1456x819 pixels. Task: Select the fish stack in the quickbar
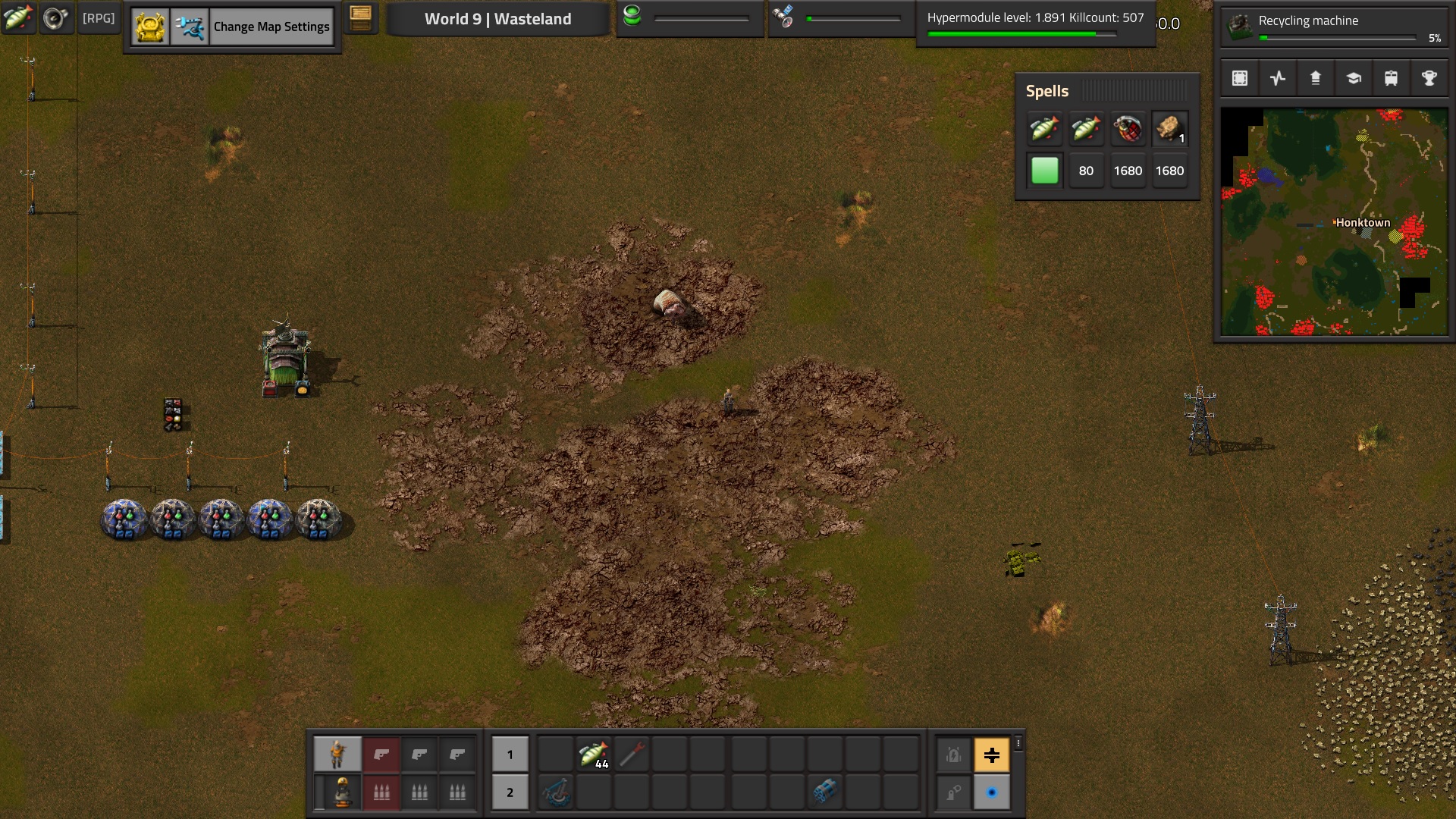593,755
